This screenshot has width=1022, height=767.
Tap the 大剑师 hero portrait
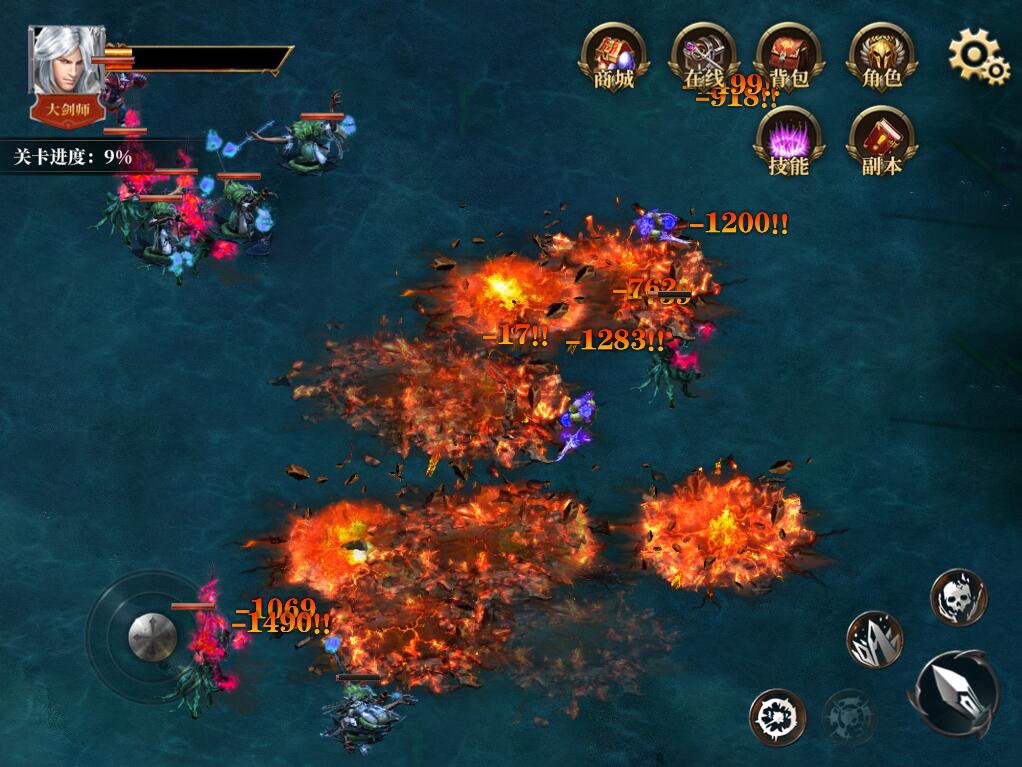(x=67, y=72)
